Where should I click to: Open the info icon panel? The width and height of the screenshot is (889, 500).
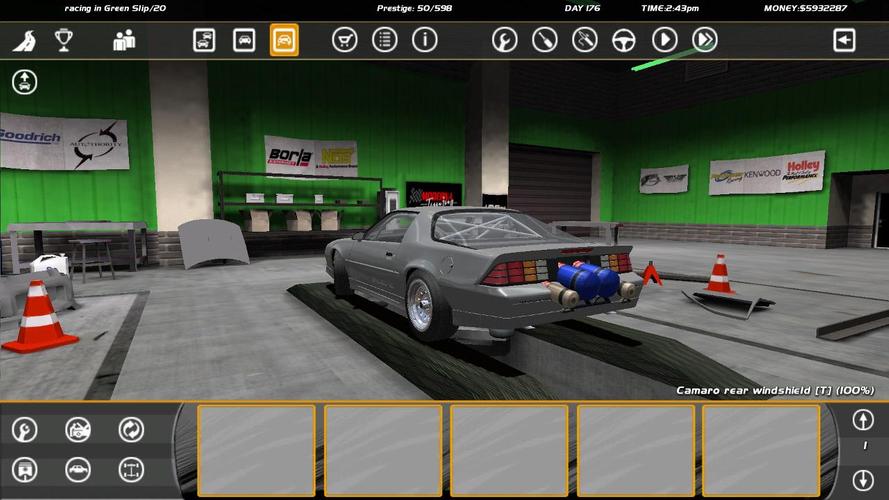click(x=425, y=40)
